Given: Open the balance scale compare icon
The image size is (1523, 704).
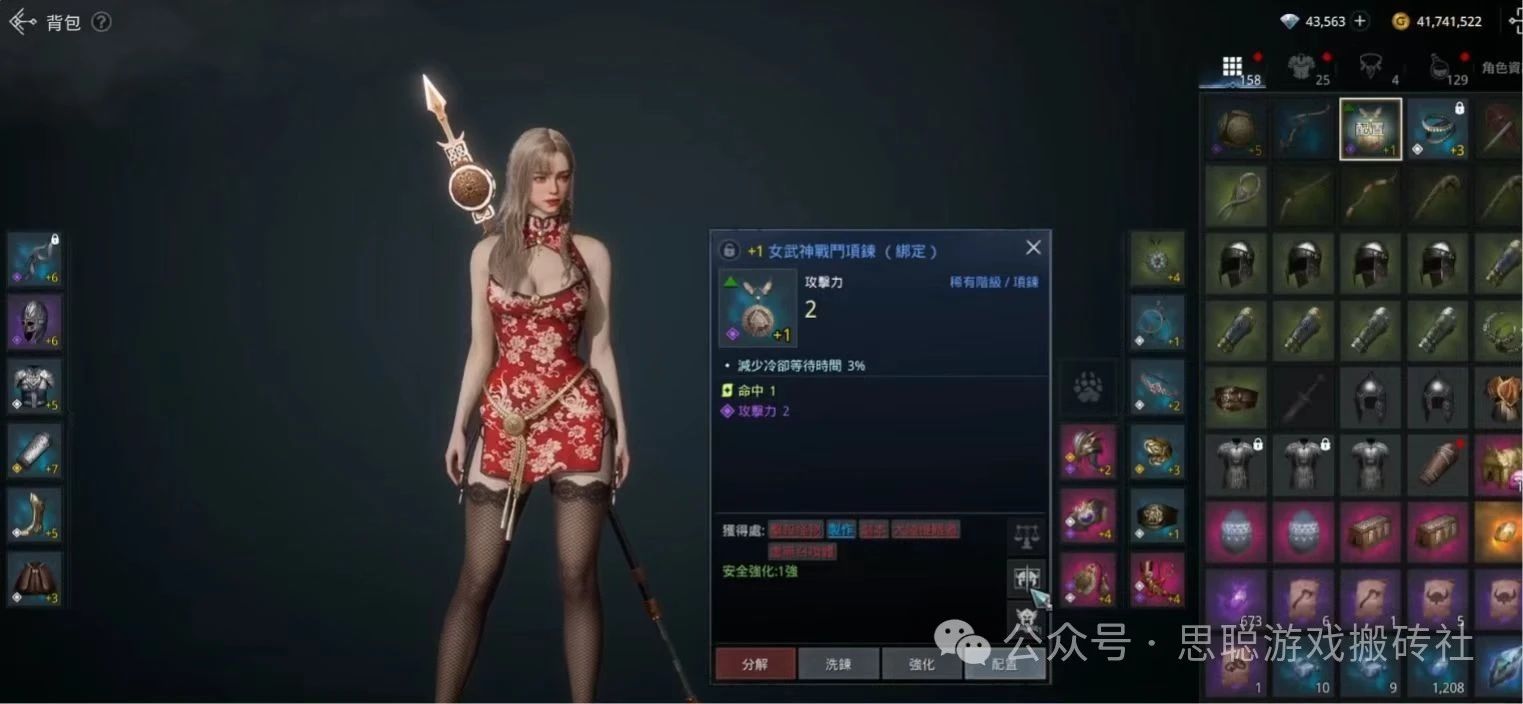Looking at the screenshot, I should click(1026, 535).
